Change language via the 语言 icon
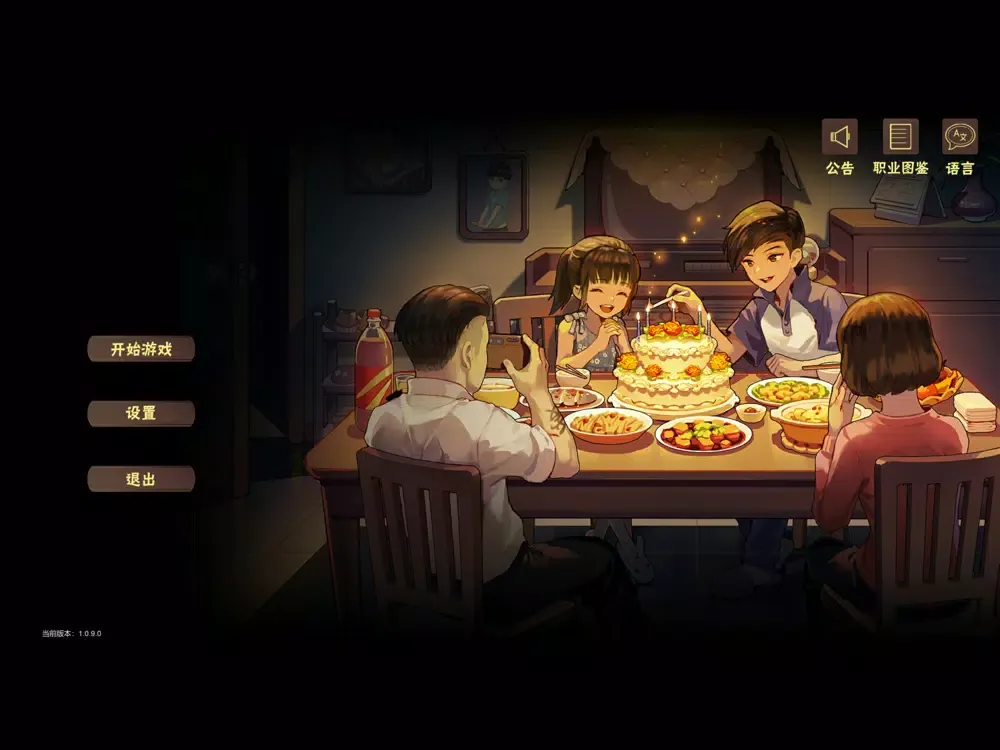 (960, 137)
